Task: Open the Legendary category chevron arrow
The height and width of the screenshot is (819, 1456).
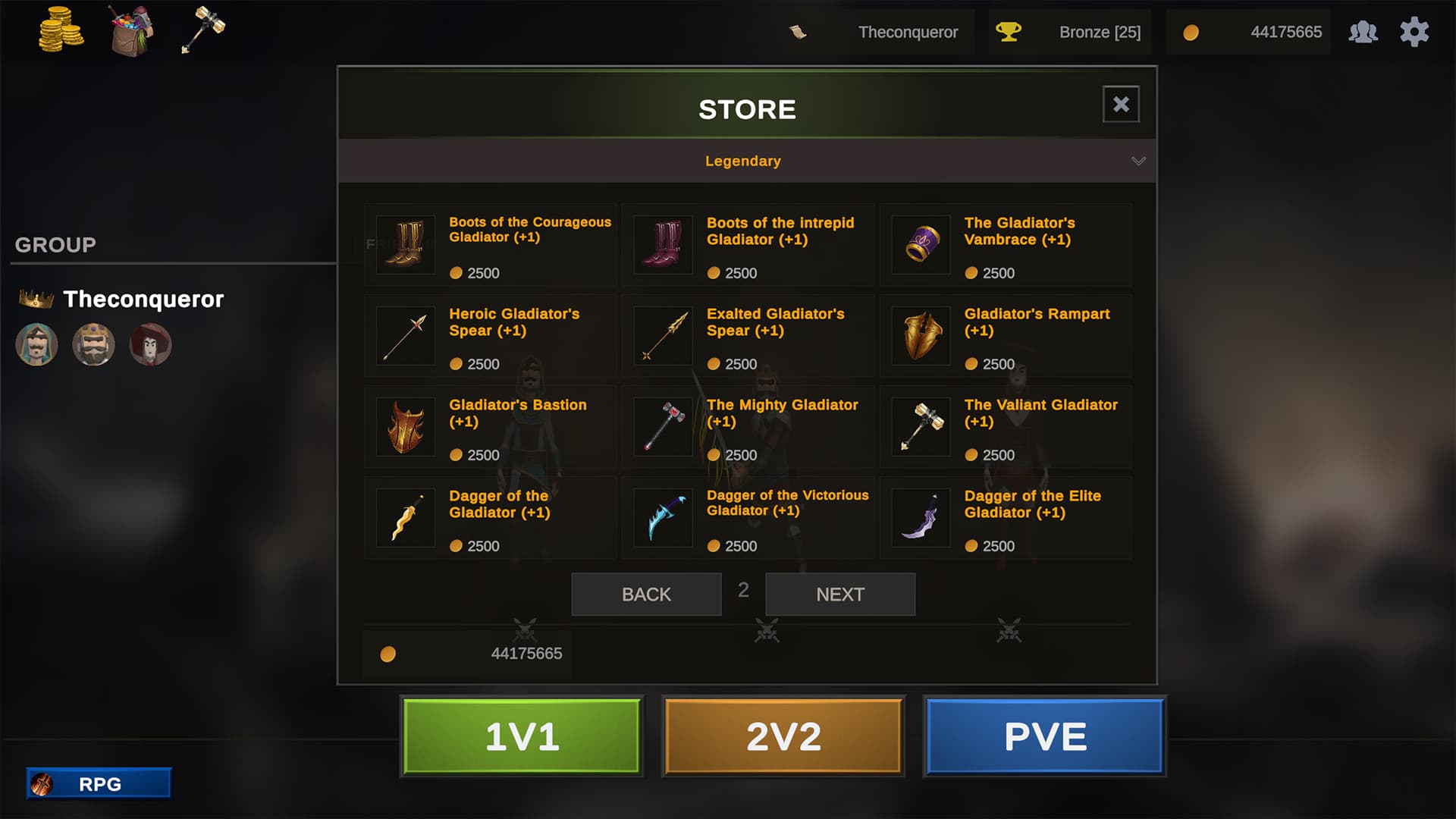Action: [x=1137, y=160]
